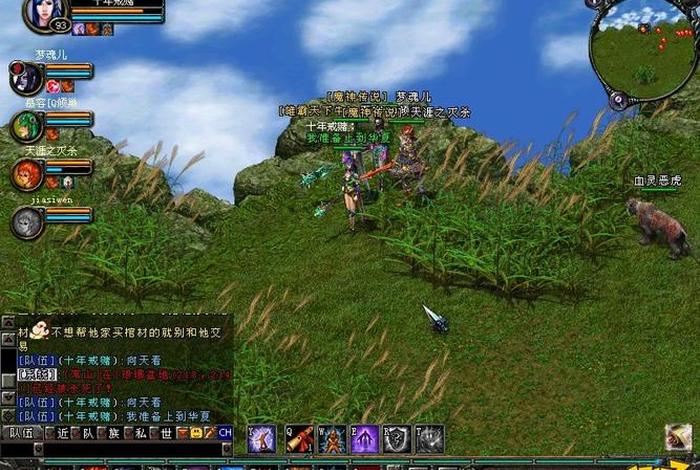
Task: Select party member 天涯之灭杀's portrait
Action: (x=25, y=174)
